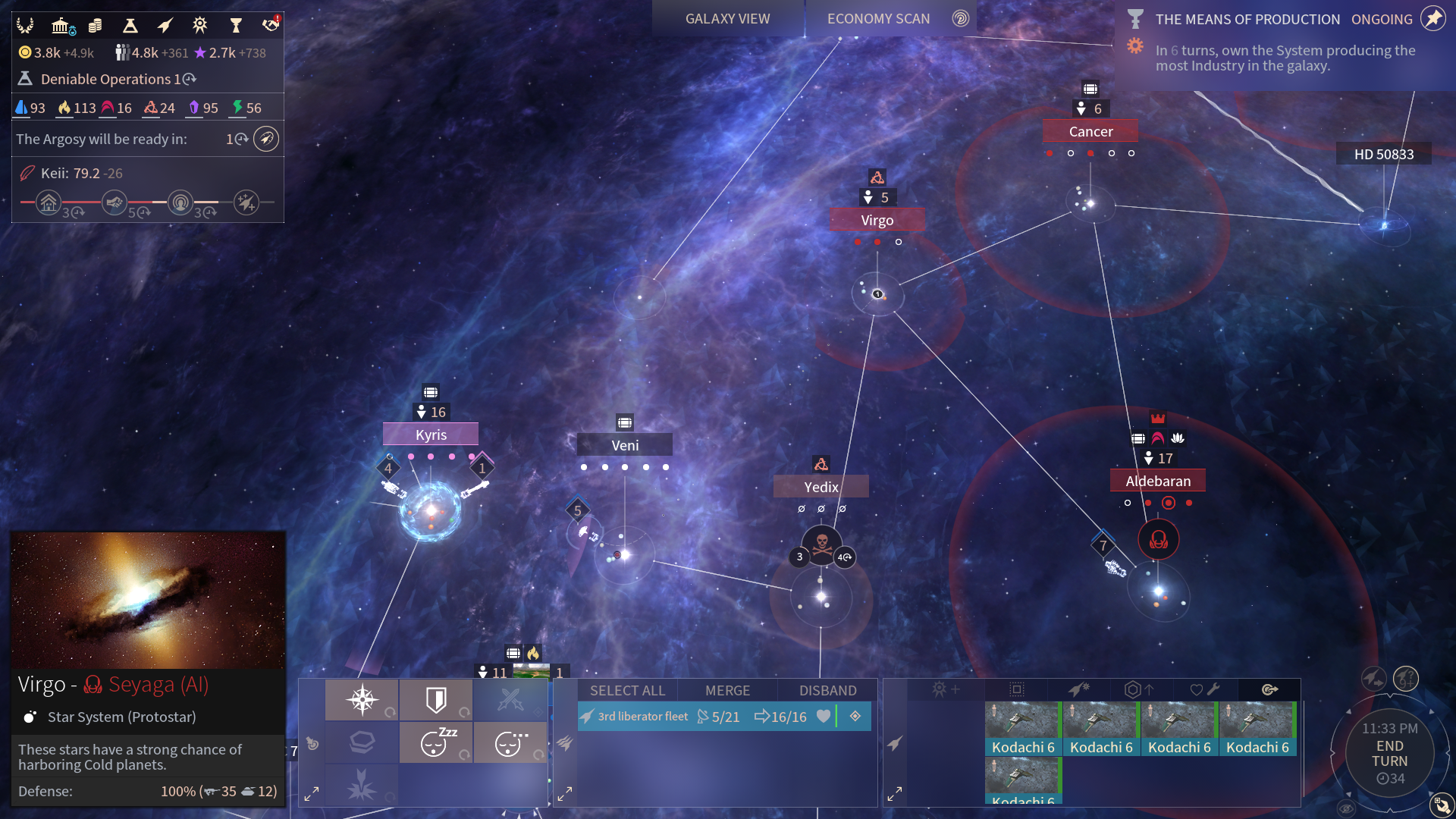Select the Virgo system label
This screenshot has height=819, width=1456.
(x=877, y=220)
